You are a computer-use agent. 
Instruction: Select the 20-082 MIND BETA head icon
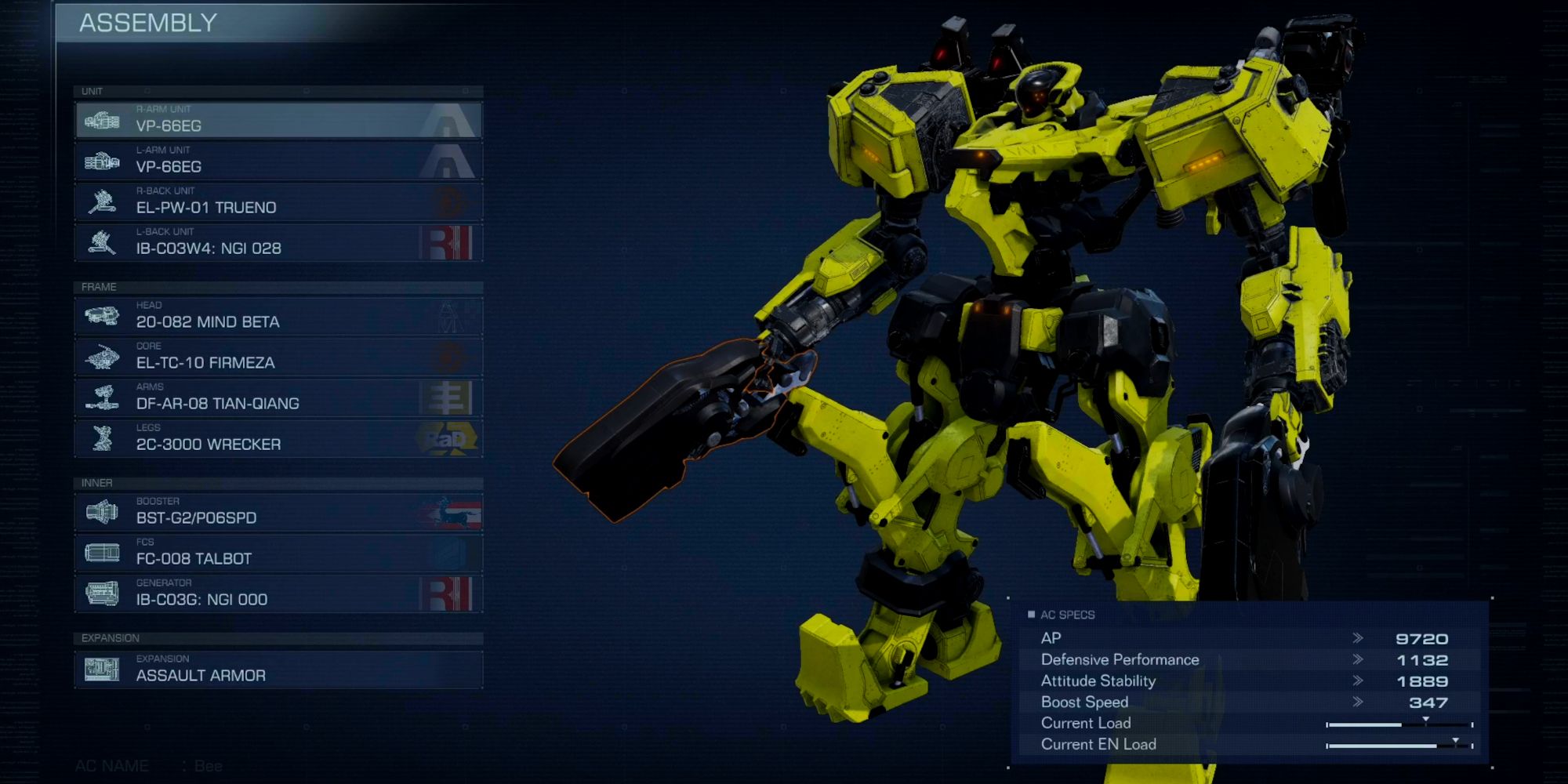(x=103, y=315)
